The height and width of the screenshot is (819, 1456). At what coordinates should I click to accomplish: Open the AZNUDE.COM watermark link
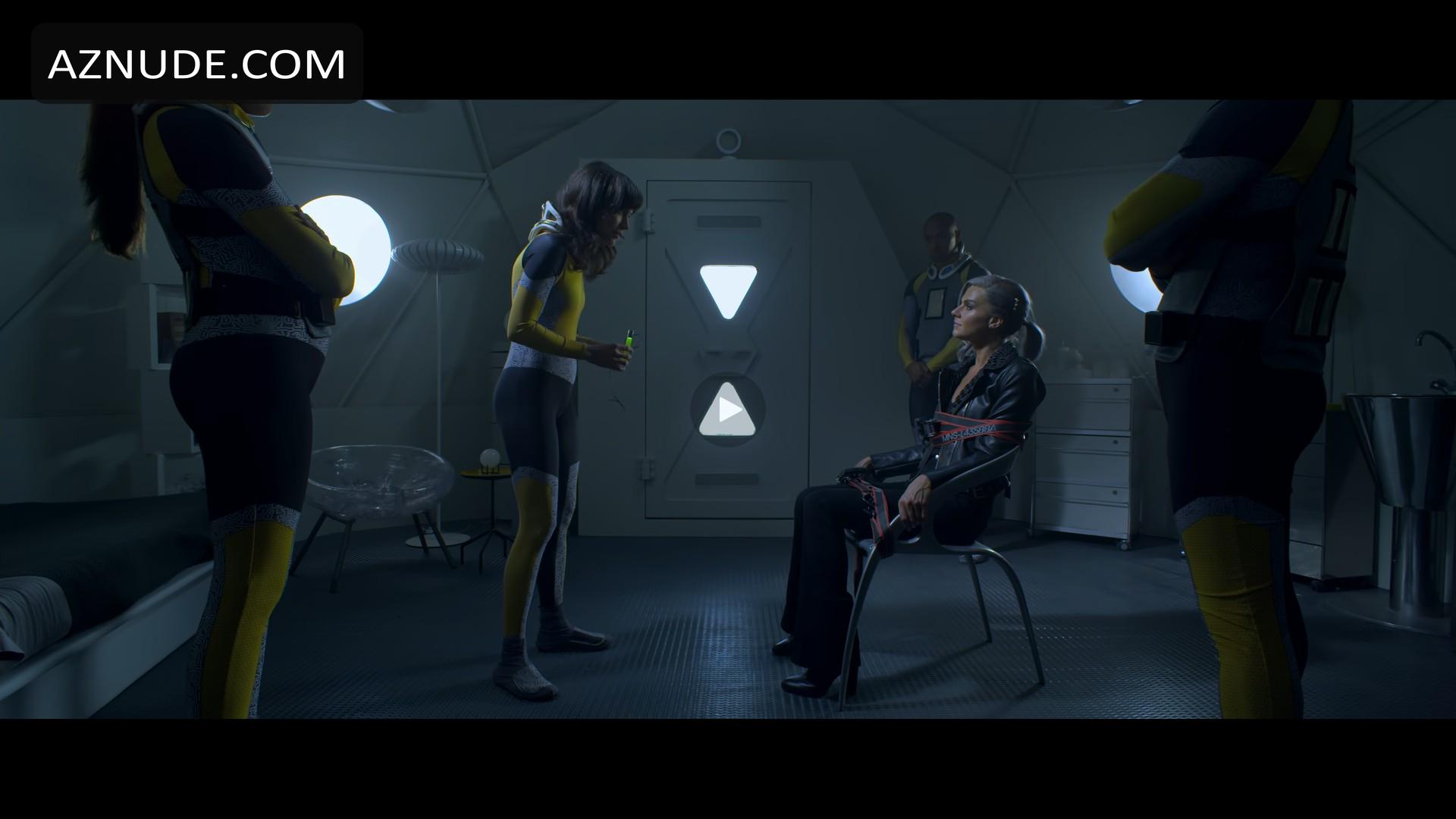point(197,64)
